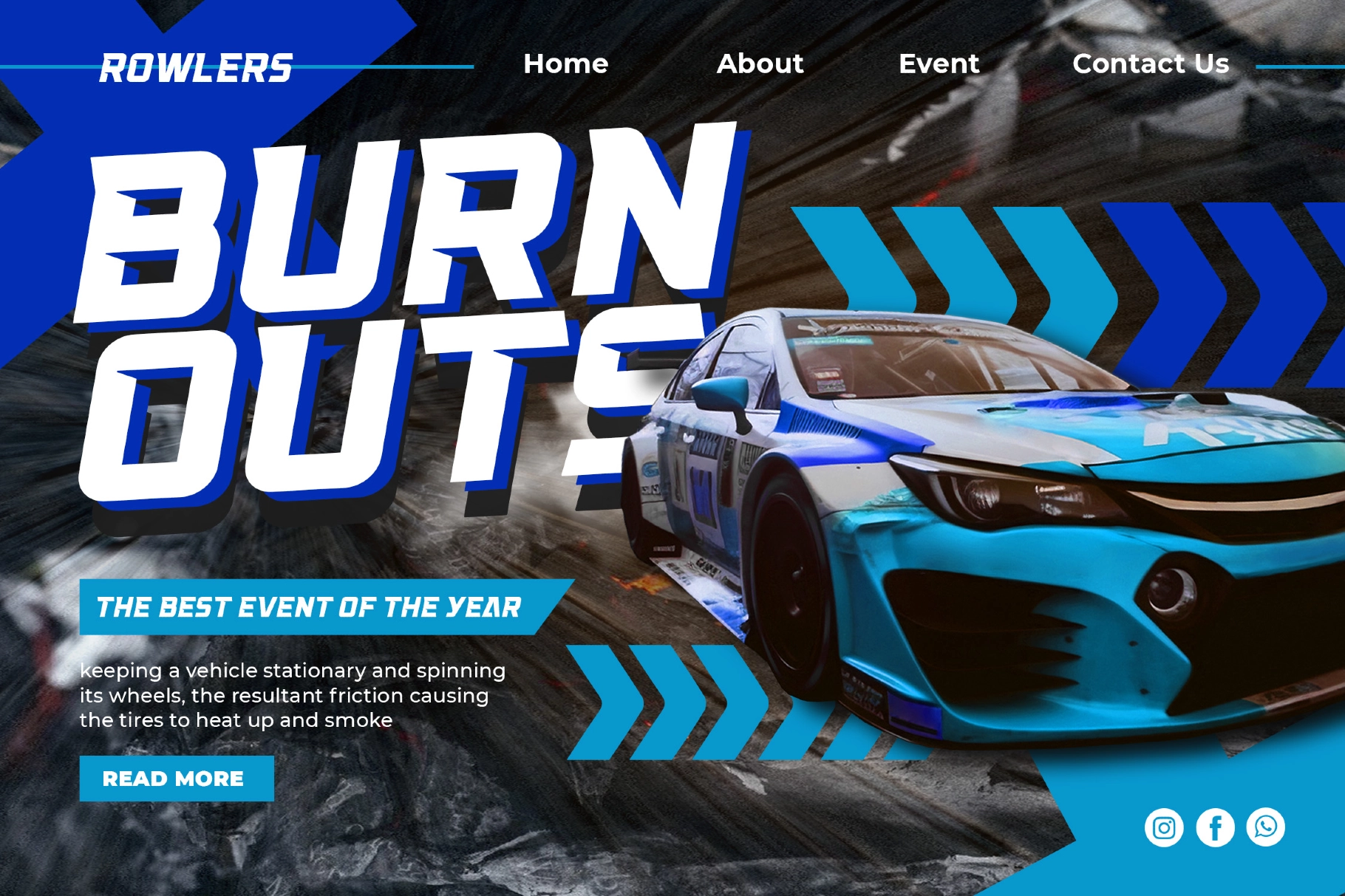The height and width of the screenshot is (896, 1345).
Task: Select Contact Us in the navigation
Action: coord(1151,65)
